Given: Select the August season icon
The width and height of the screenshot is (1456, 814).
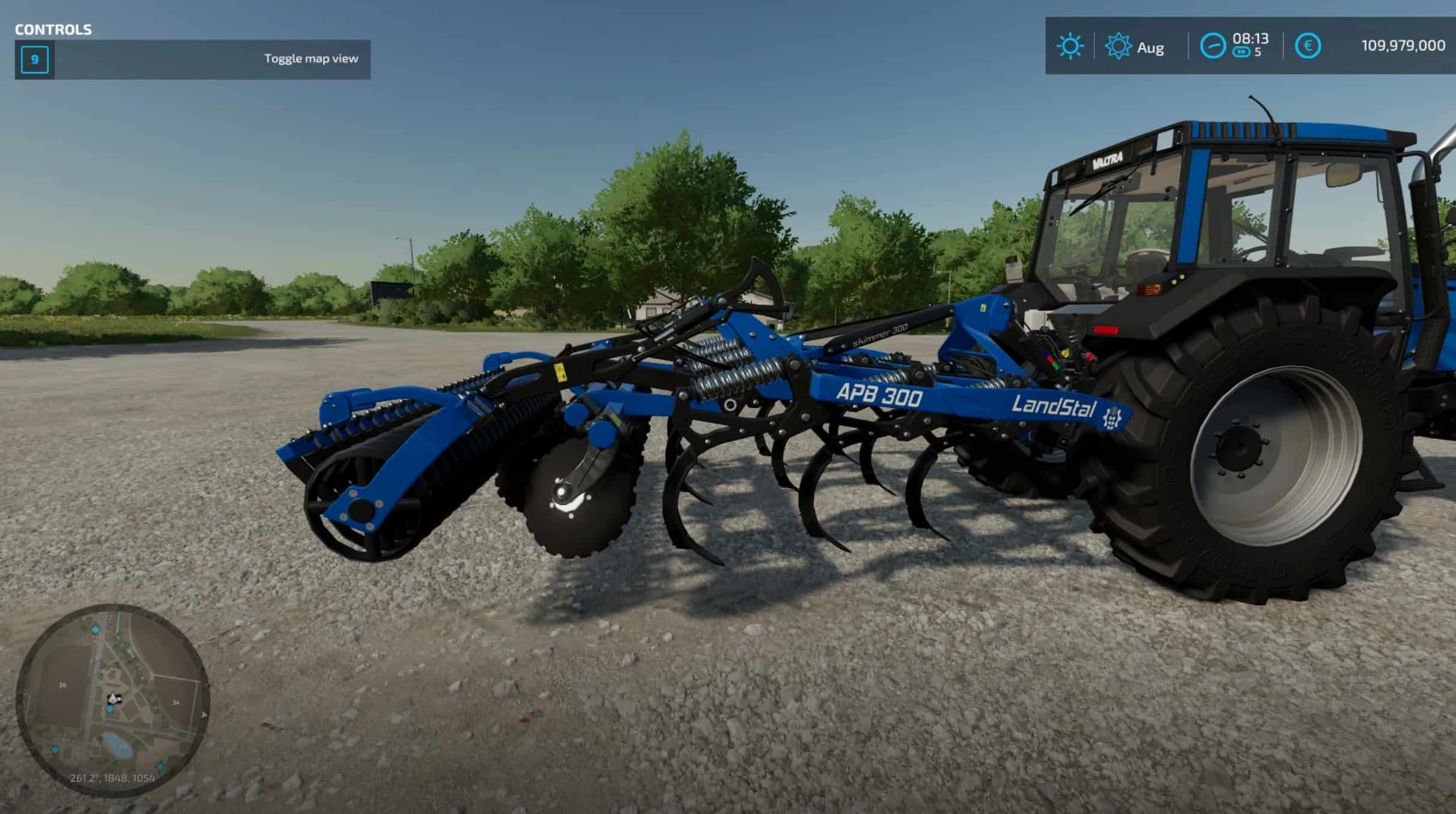Looking at the screenshot, I should click(x=1118, y=46).
